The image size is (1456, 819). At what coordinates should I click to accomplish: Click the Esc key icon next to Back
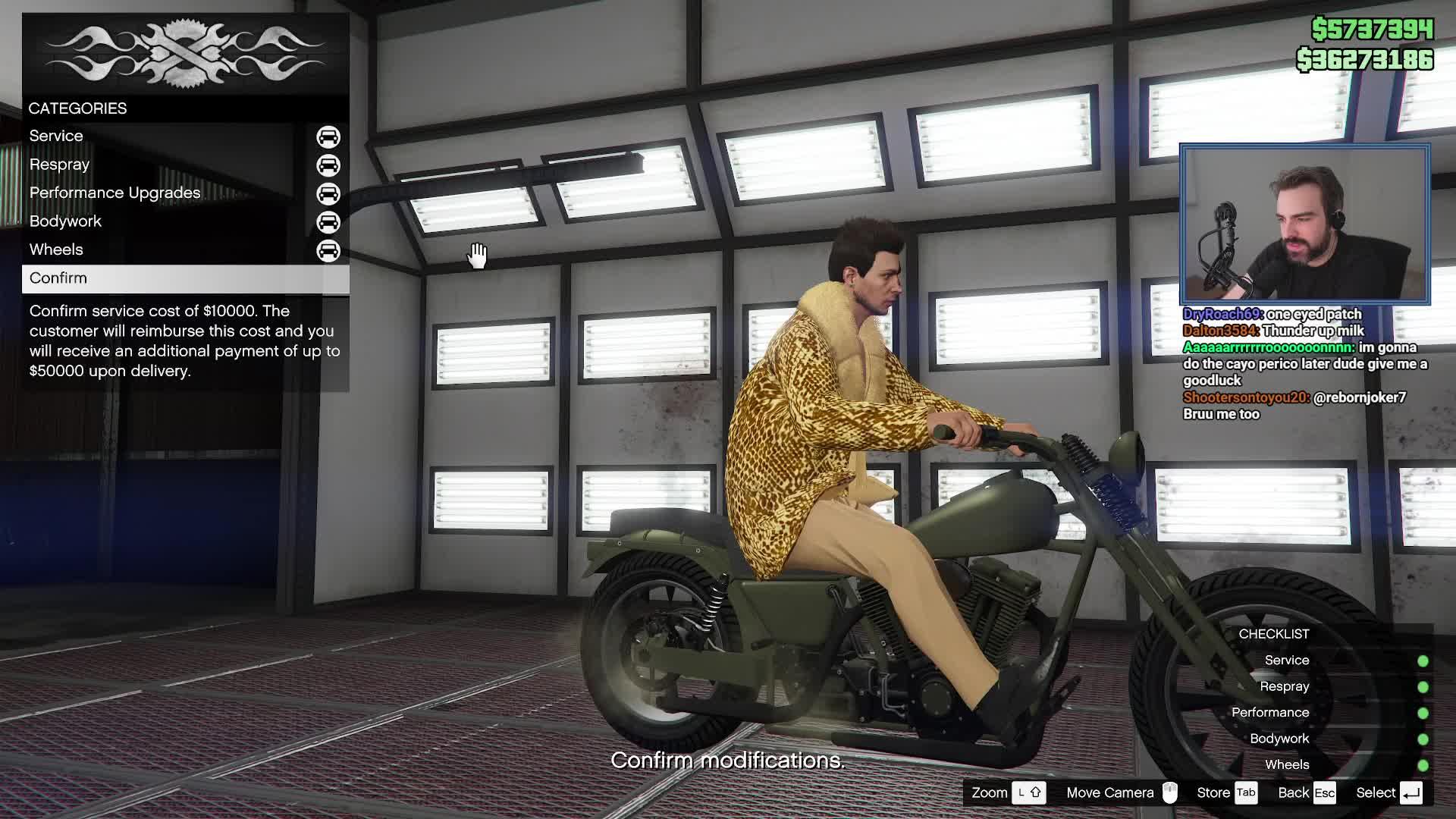click(x=1326, y=792)
